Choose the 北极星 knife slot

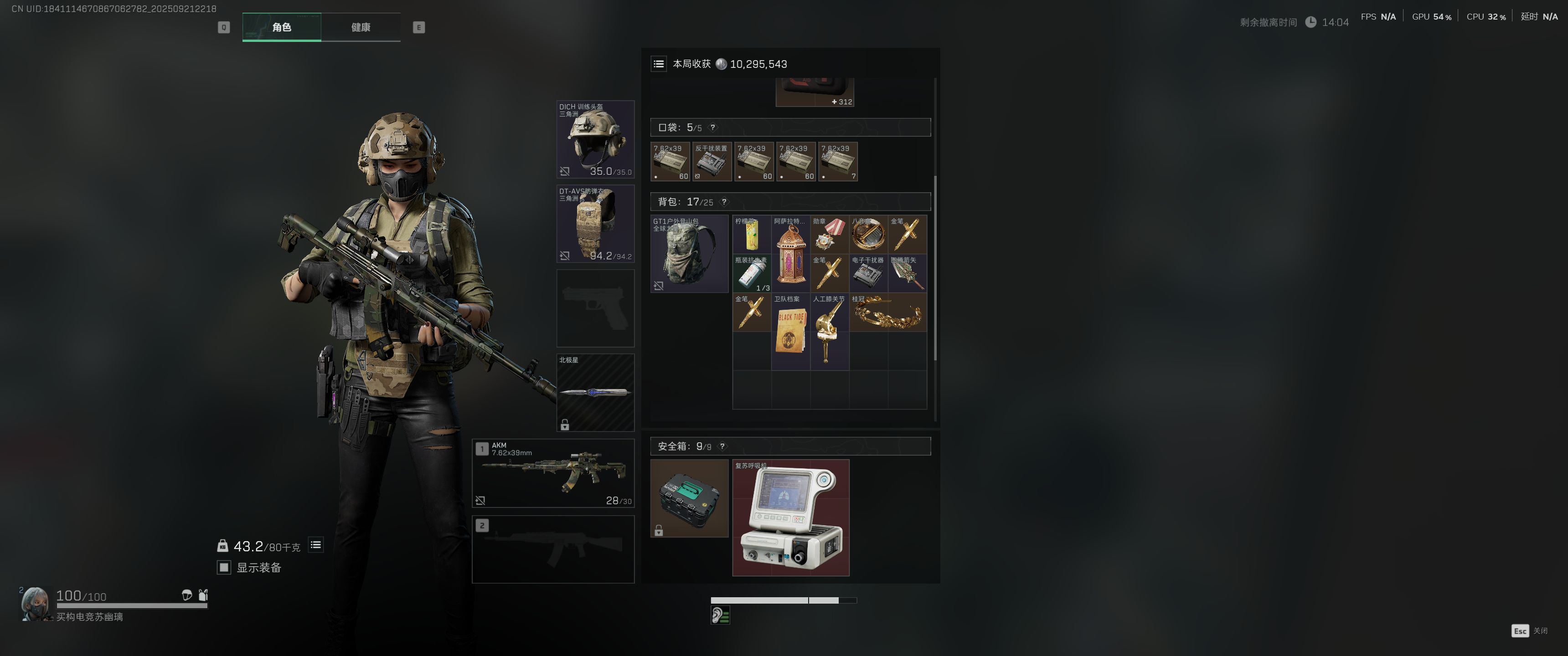595,393
